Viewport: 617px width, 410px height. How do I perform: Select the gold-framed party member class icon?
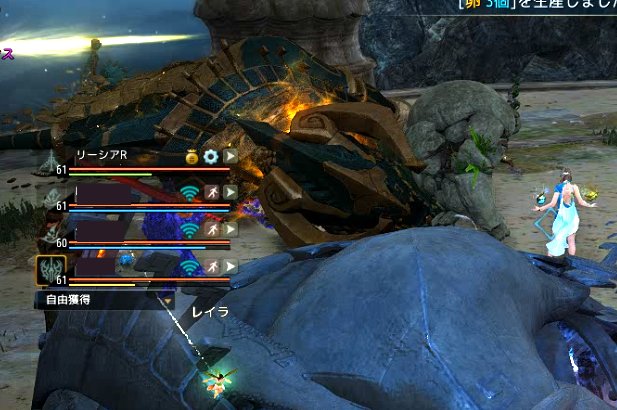coord(51,270)
